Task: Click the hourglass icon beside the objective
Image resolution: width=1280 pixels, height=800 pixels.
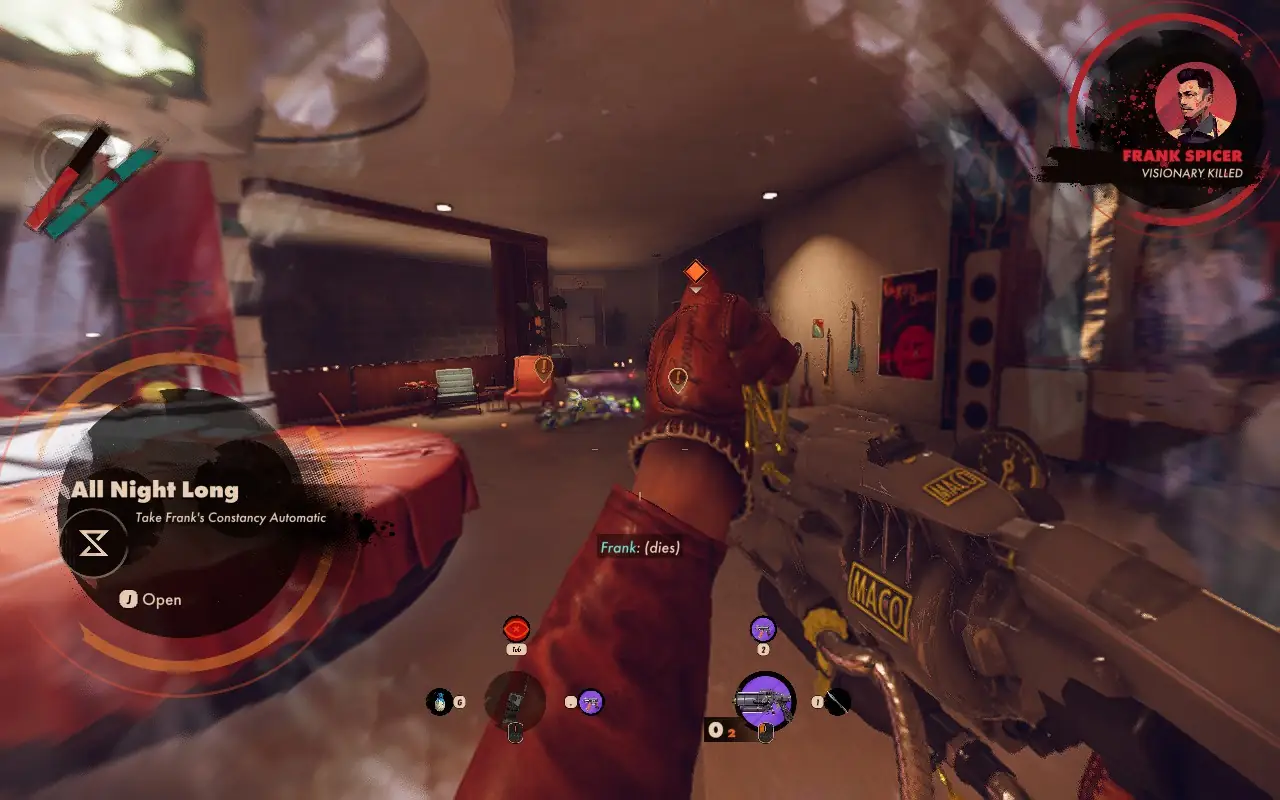Action: click(94, 543)
